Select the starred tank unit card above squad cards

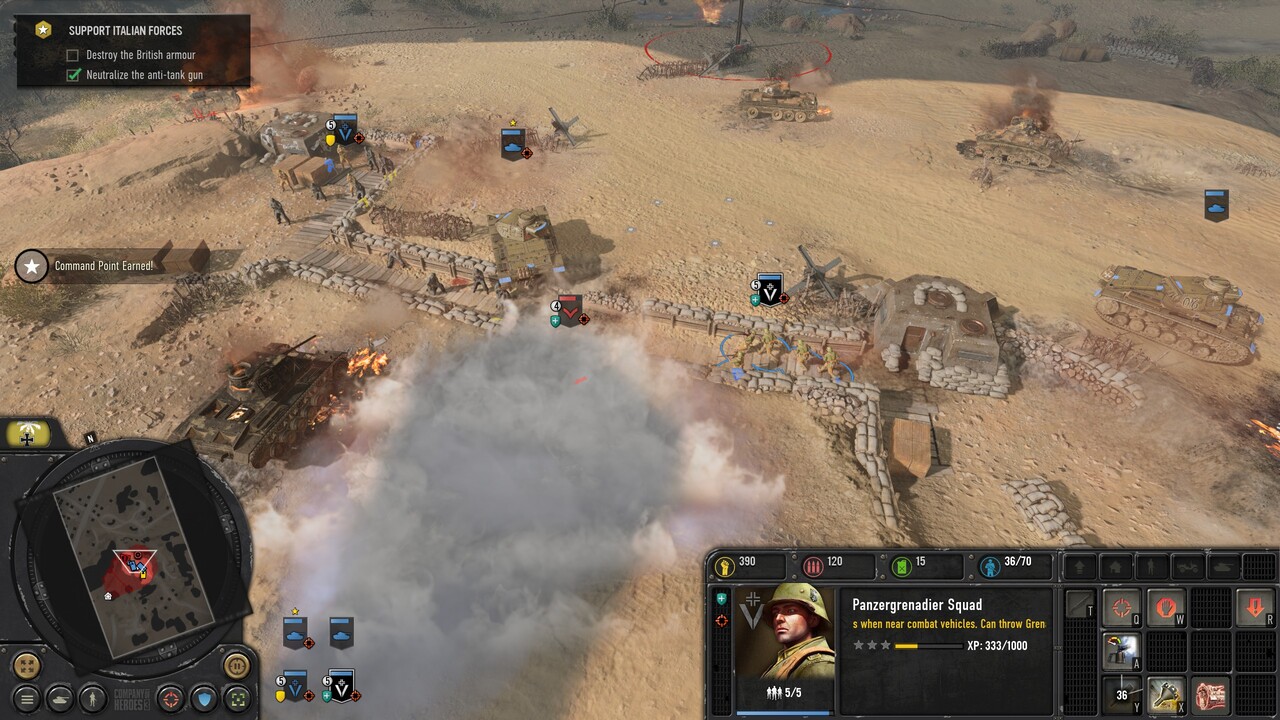pos(295,631)
